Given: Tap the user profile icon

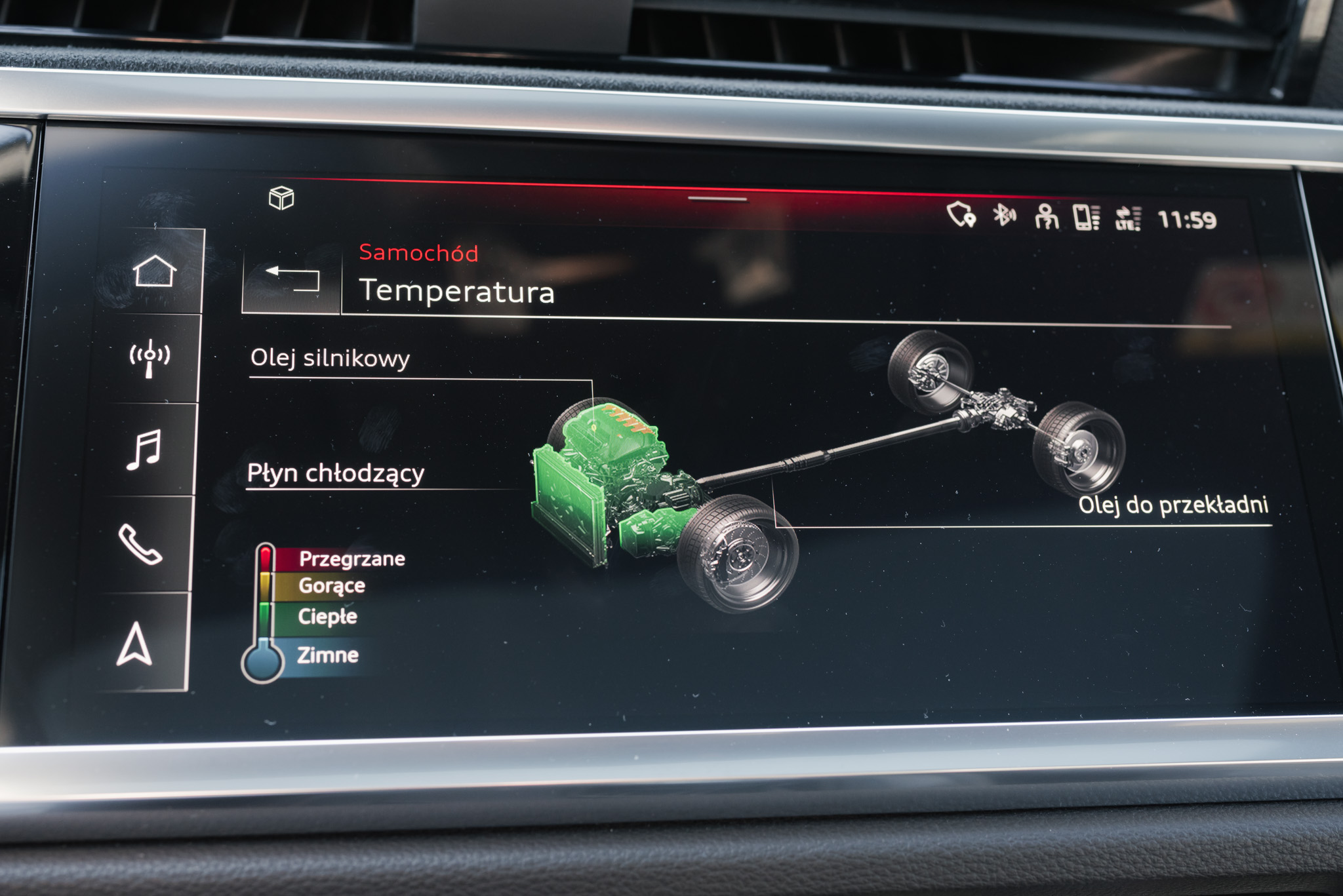Looking at the screenshot, I should pyautogui.click(x=1046, y=216).
